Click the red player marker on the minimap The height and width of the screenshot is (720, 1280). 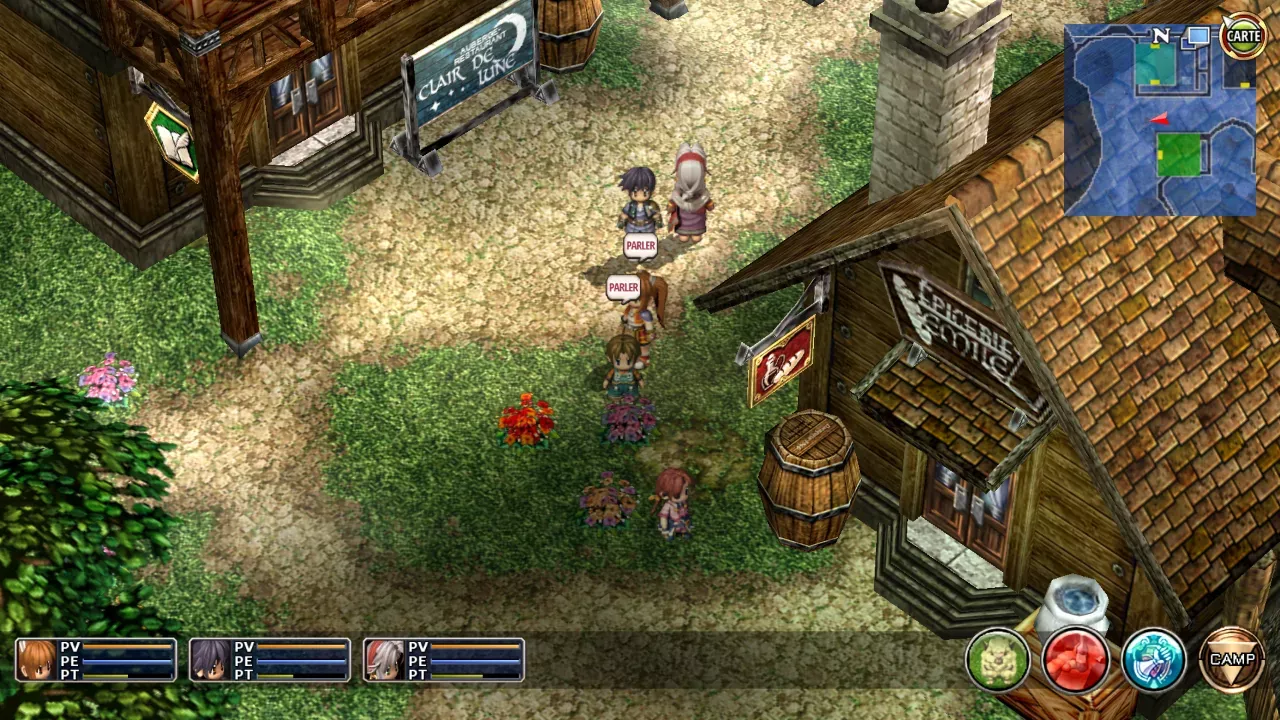(x=1157, y=117)
